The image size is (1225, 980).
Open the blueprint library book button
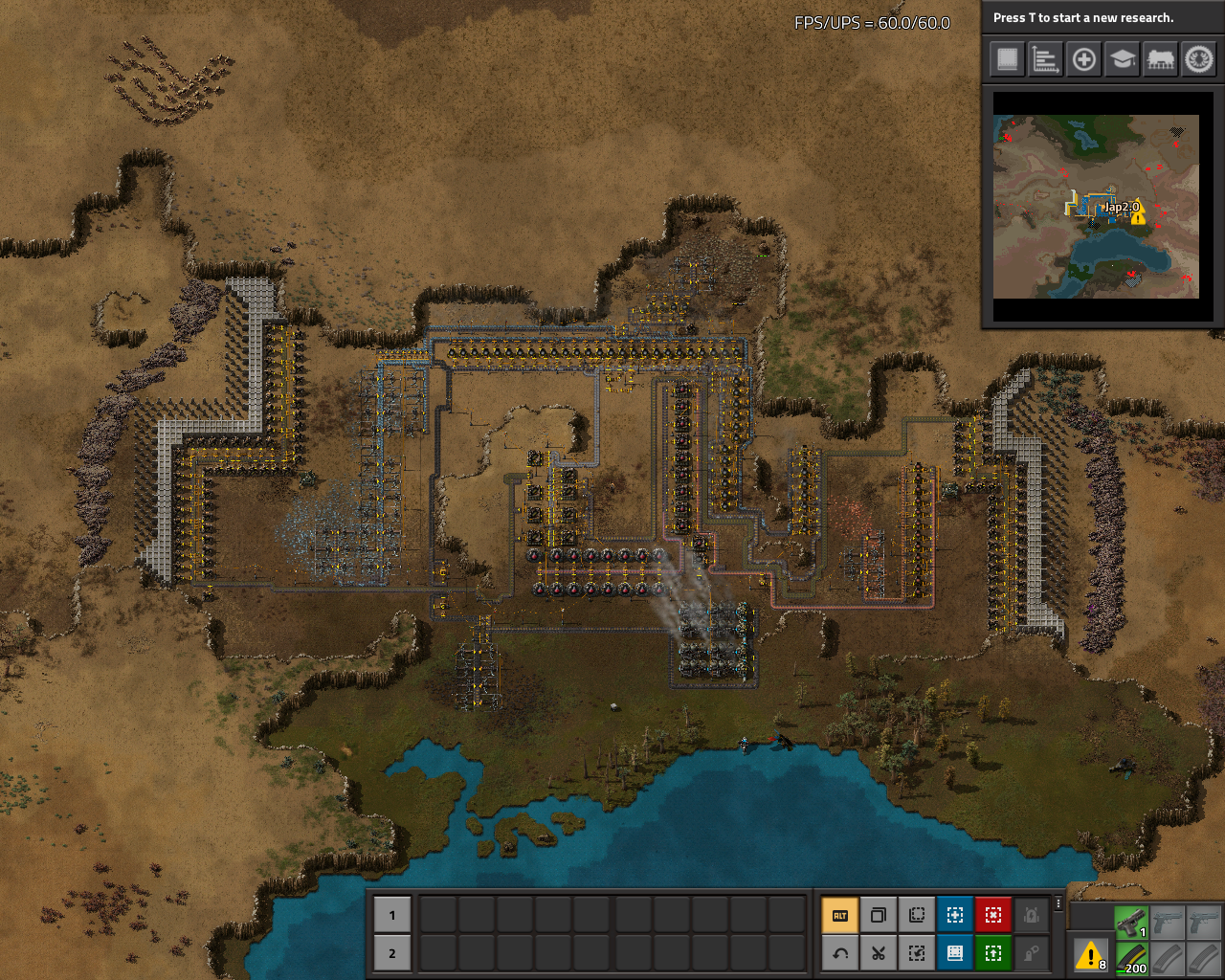coord(1007,59)
